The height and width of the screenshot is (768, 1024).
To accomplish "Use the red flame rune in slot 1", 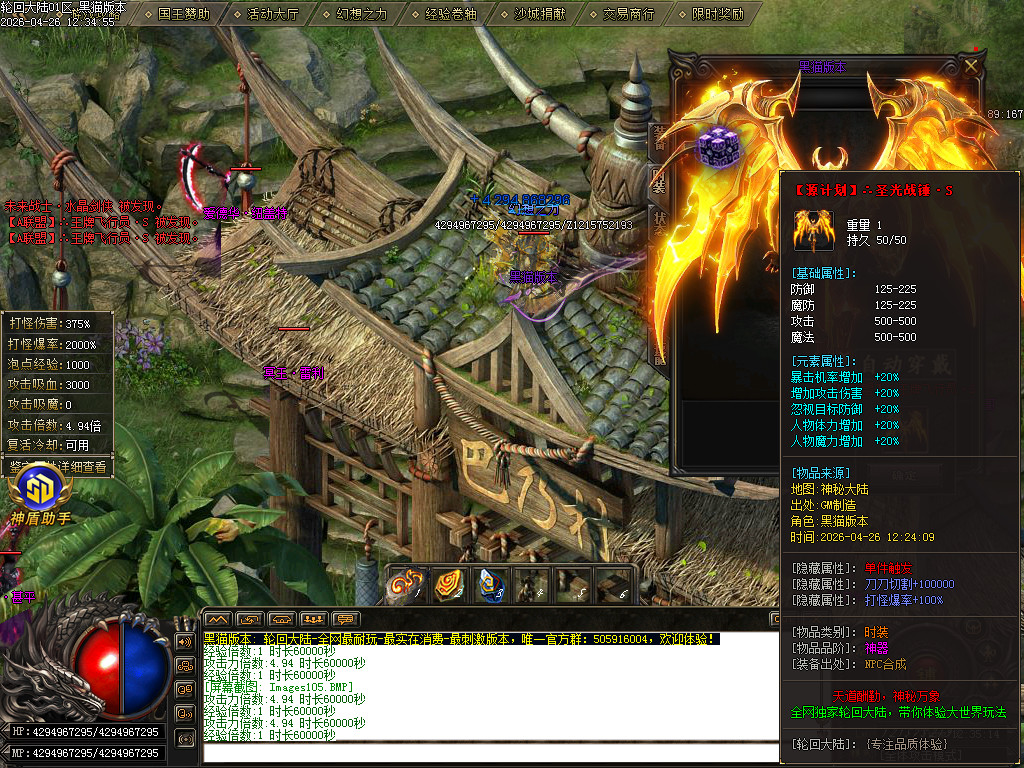I will coord(406,585).
